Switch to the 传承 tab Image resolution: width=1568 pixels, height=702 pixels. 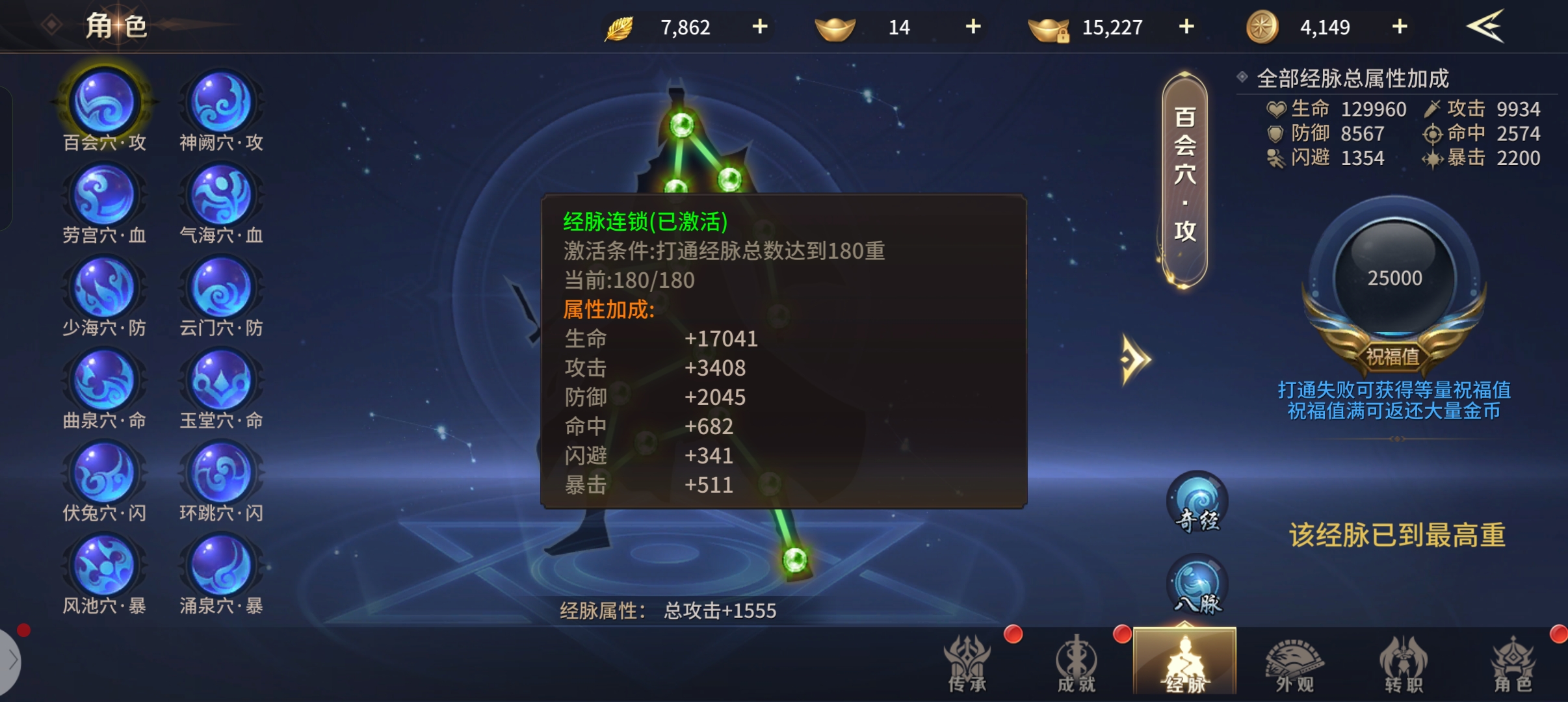967,664
